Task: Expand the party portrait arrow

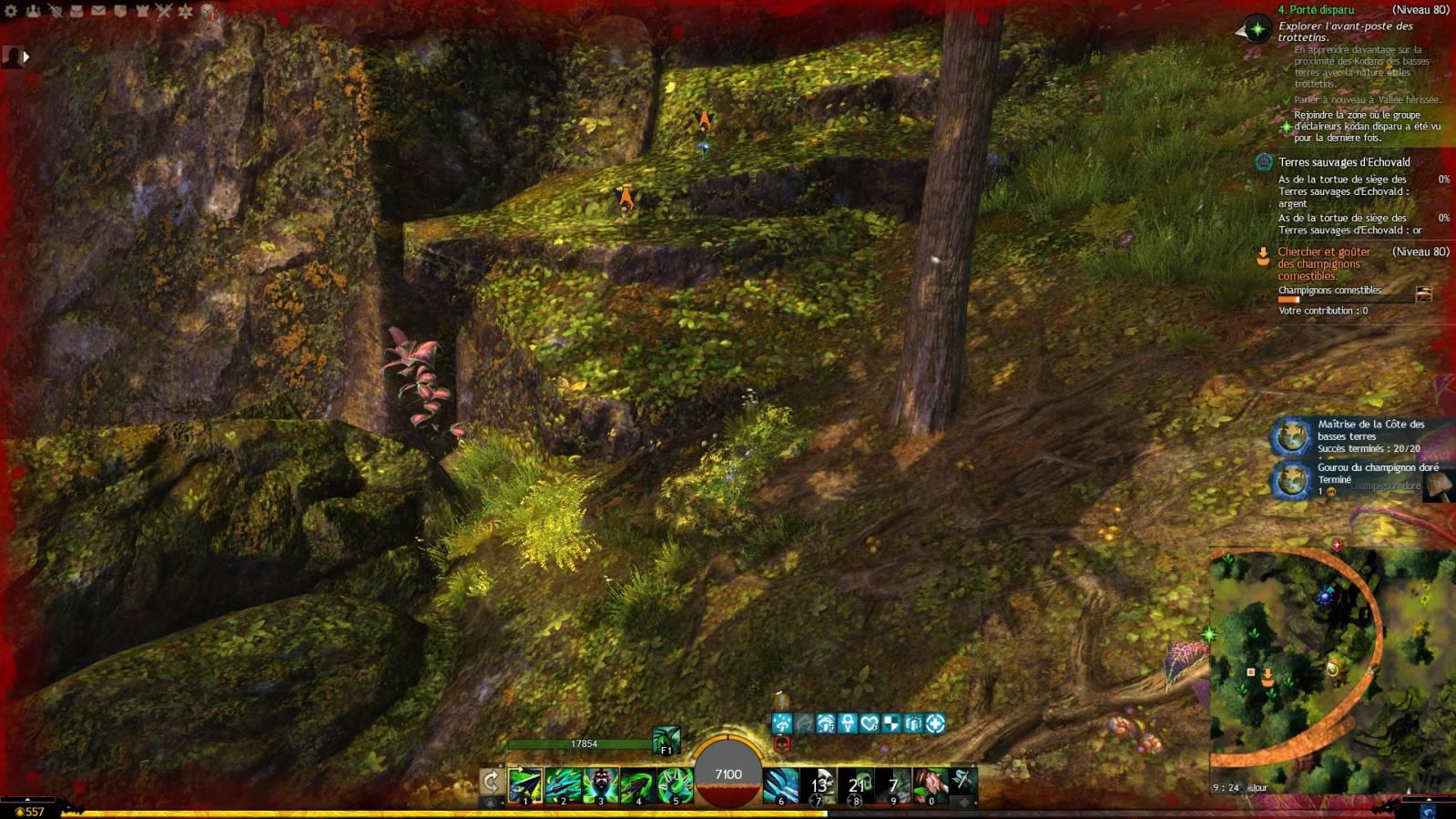Action: (x=26, y=56)
